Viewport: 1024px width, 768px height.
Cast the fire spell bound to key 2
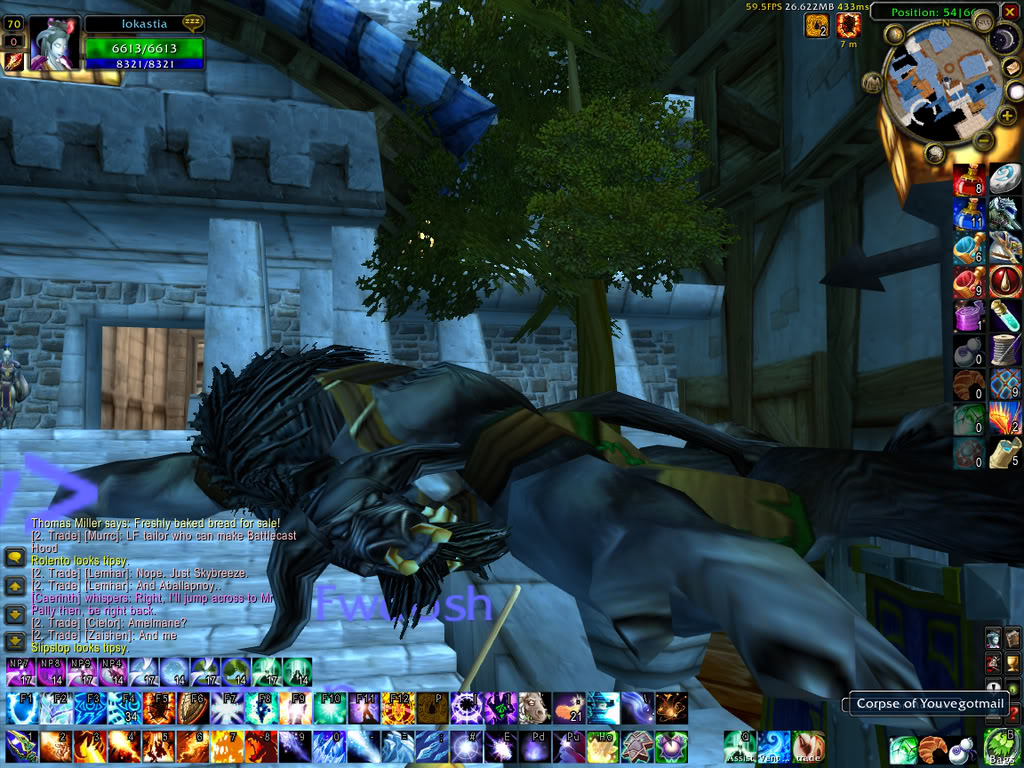56,746
